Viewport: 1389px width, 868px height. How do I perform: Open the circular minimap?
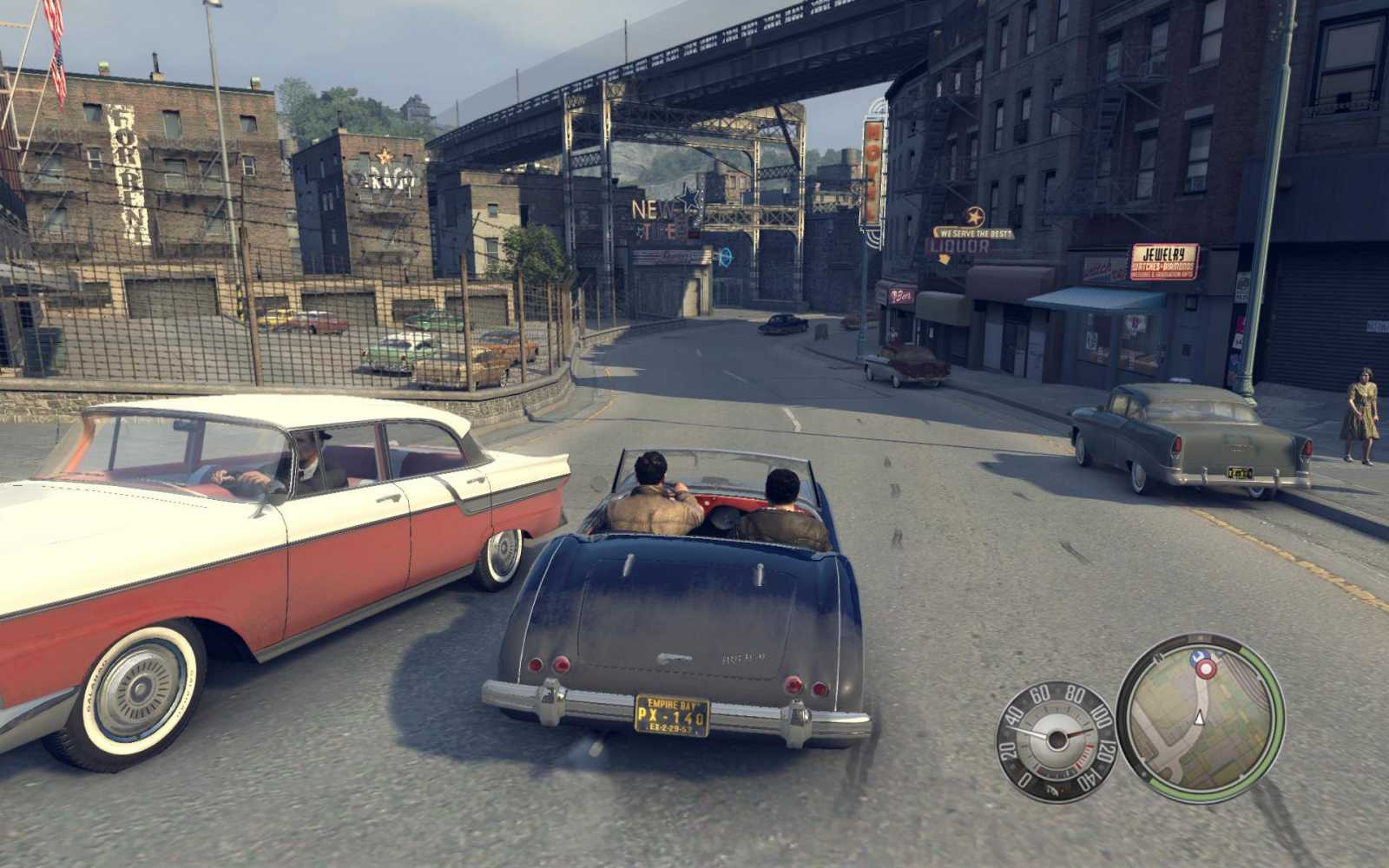[x=1200, y=717]
